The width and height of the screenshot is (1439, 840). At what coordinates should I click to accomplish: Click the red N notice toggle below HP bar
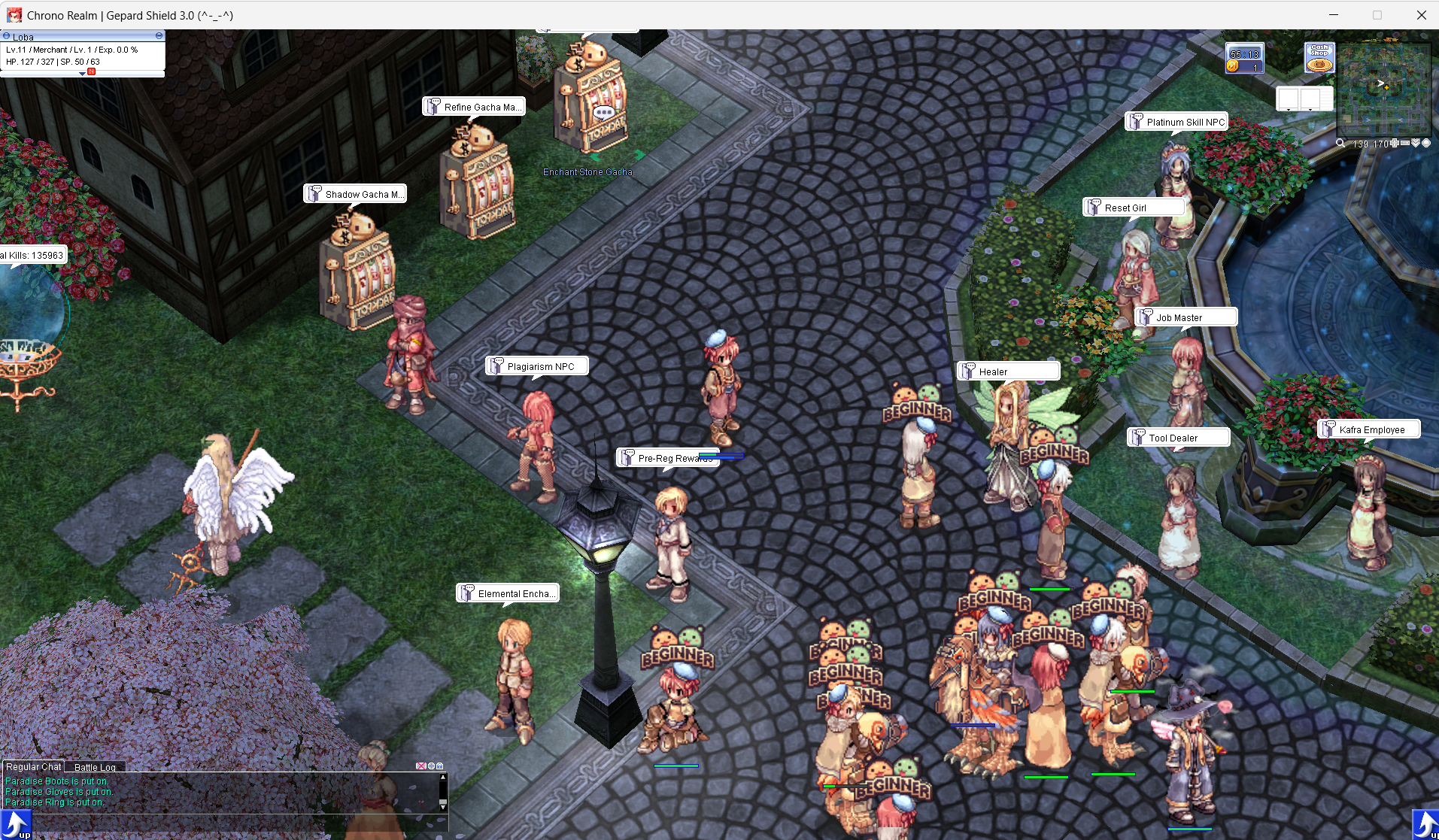tap(91, 73)
